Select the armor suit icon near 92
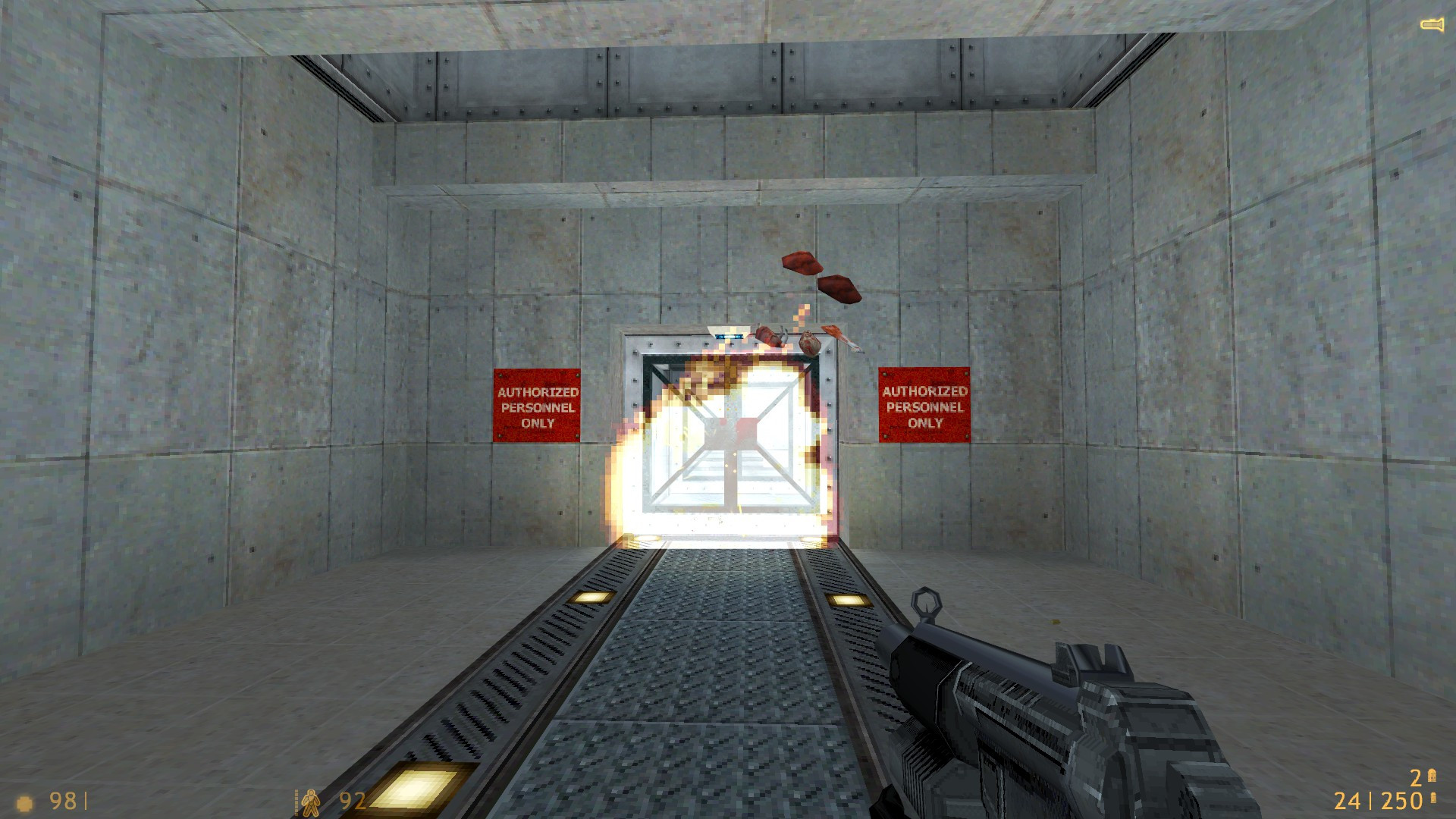Image resolution: width=1456 pixels, height=819 pixels. click(312, 802)
